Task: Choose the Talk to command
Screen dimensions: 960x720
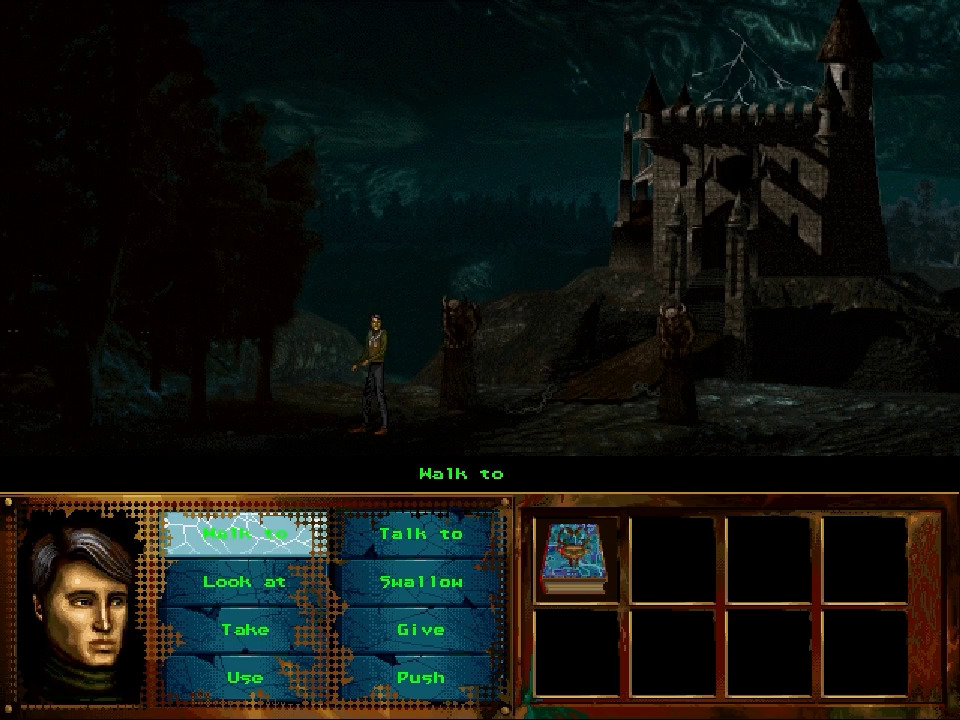Action: coord(420,534)
